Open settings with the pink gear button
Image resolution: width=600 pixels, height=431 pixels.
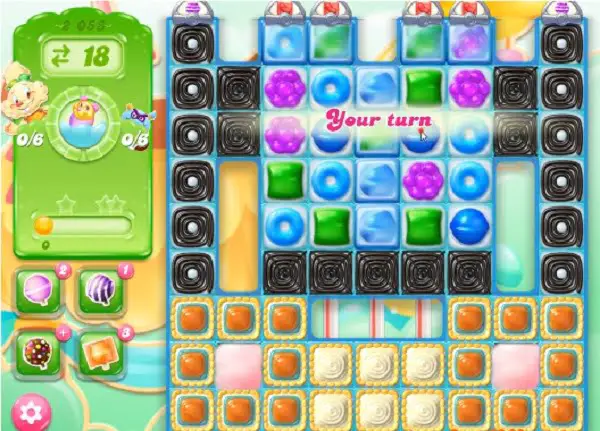coord(33,411)
